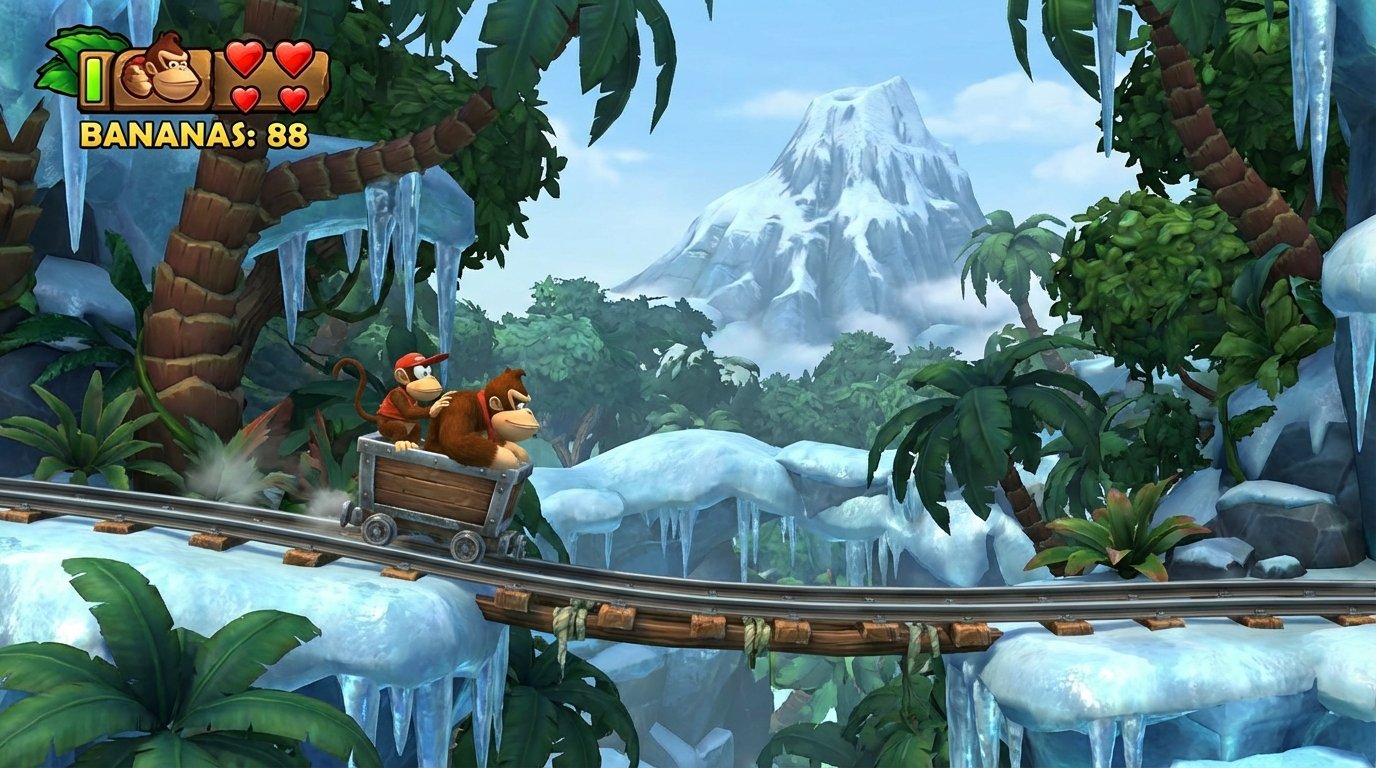Image resolution: width=1376 pixels, height=768 pixels.
Task: Click the bottom-left heart on the HUD
Action: 244,98
